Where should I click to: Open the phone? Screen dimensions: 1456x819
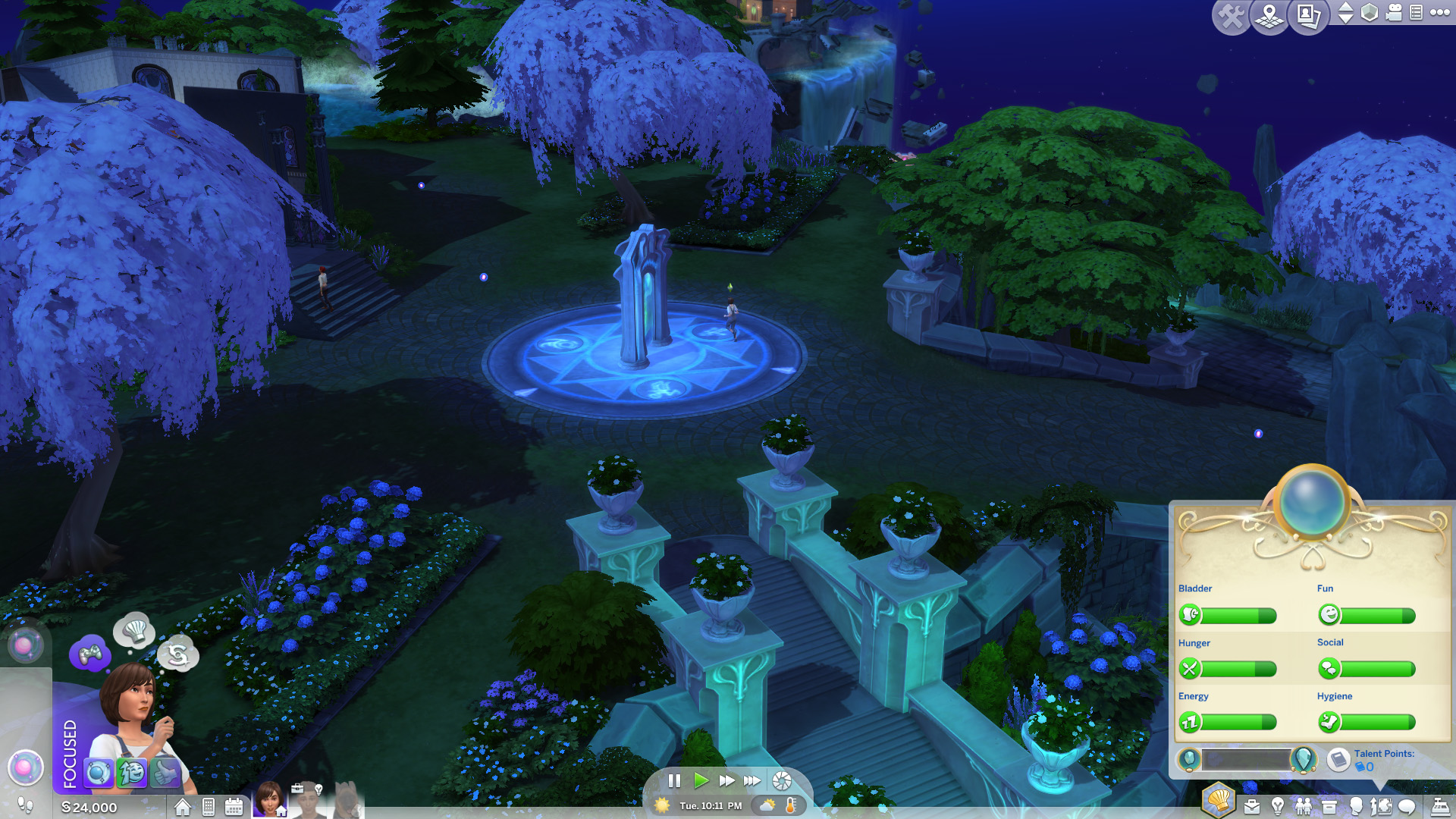coord(209,808)
